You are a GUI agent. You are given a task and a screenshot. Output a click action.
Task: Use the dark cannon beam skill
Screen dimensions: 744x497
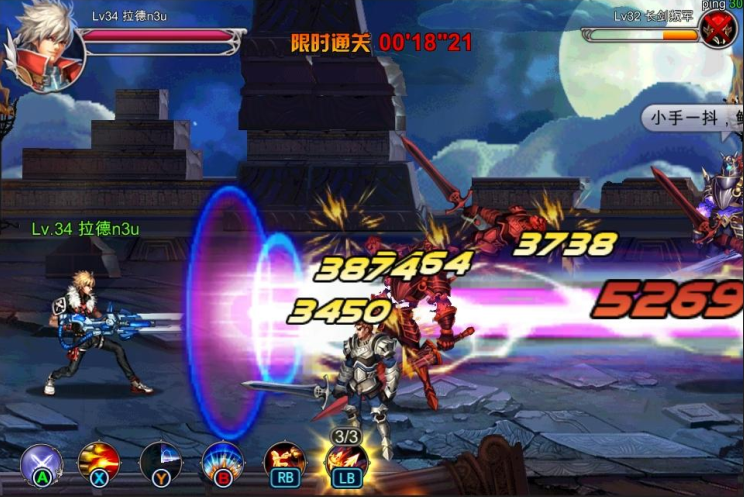pyautogui.click(x=160, y=462)
